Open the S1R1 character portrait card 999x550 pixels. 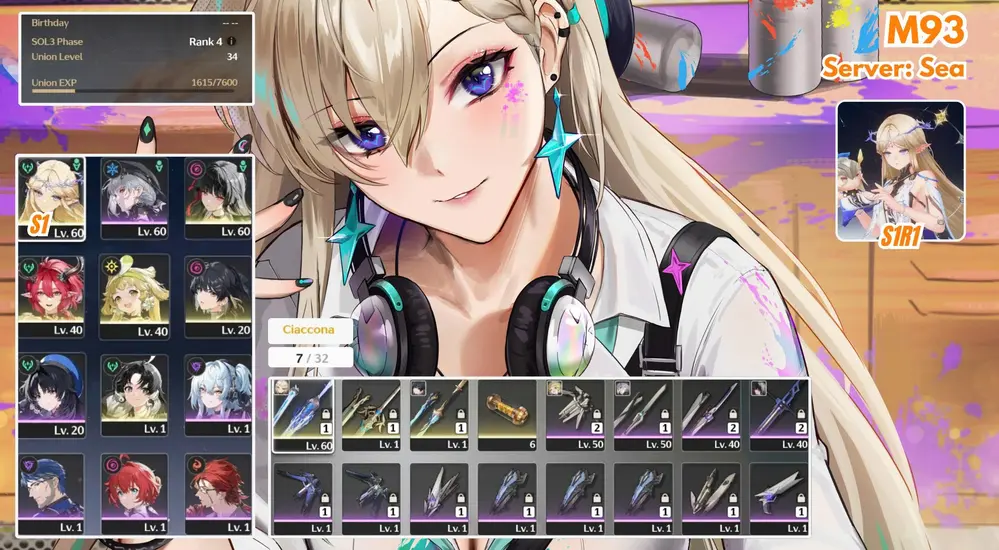[900, 171]
